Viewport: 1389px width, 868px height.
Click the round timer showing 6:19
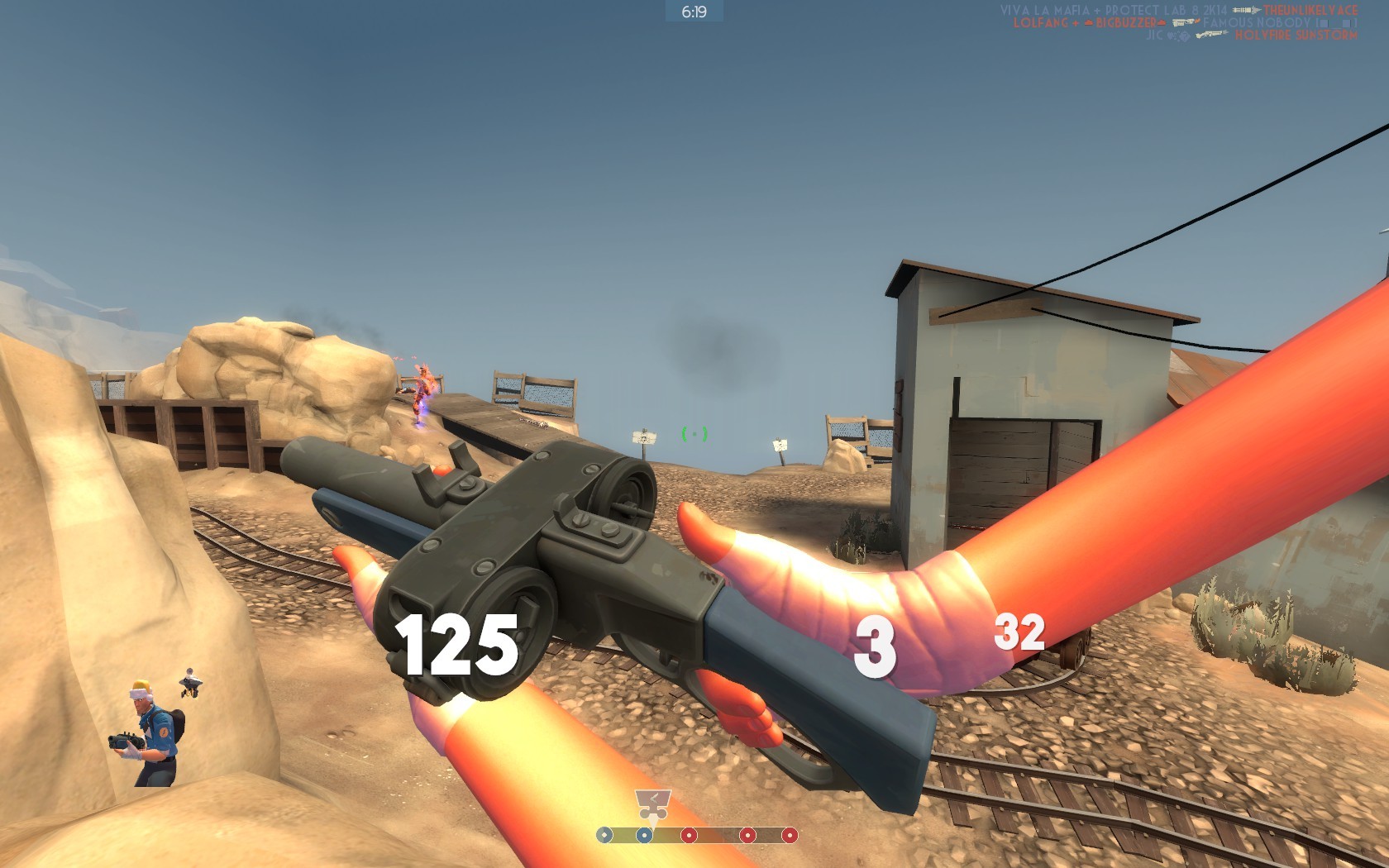[694, 10]
